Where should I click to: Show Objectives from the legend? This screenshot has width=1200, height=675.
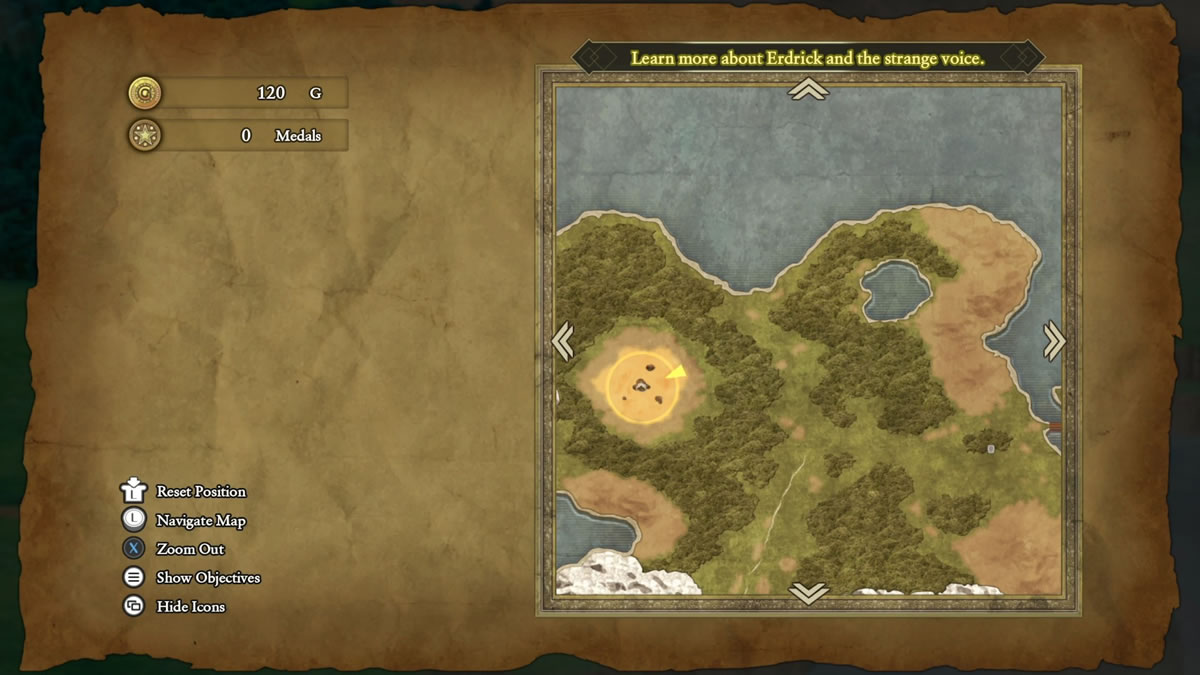(207, 578)
